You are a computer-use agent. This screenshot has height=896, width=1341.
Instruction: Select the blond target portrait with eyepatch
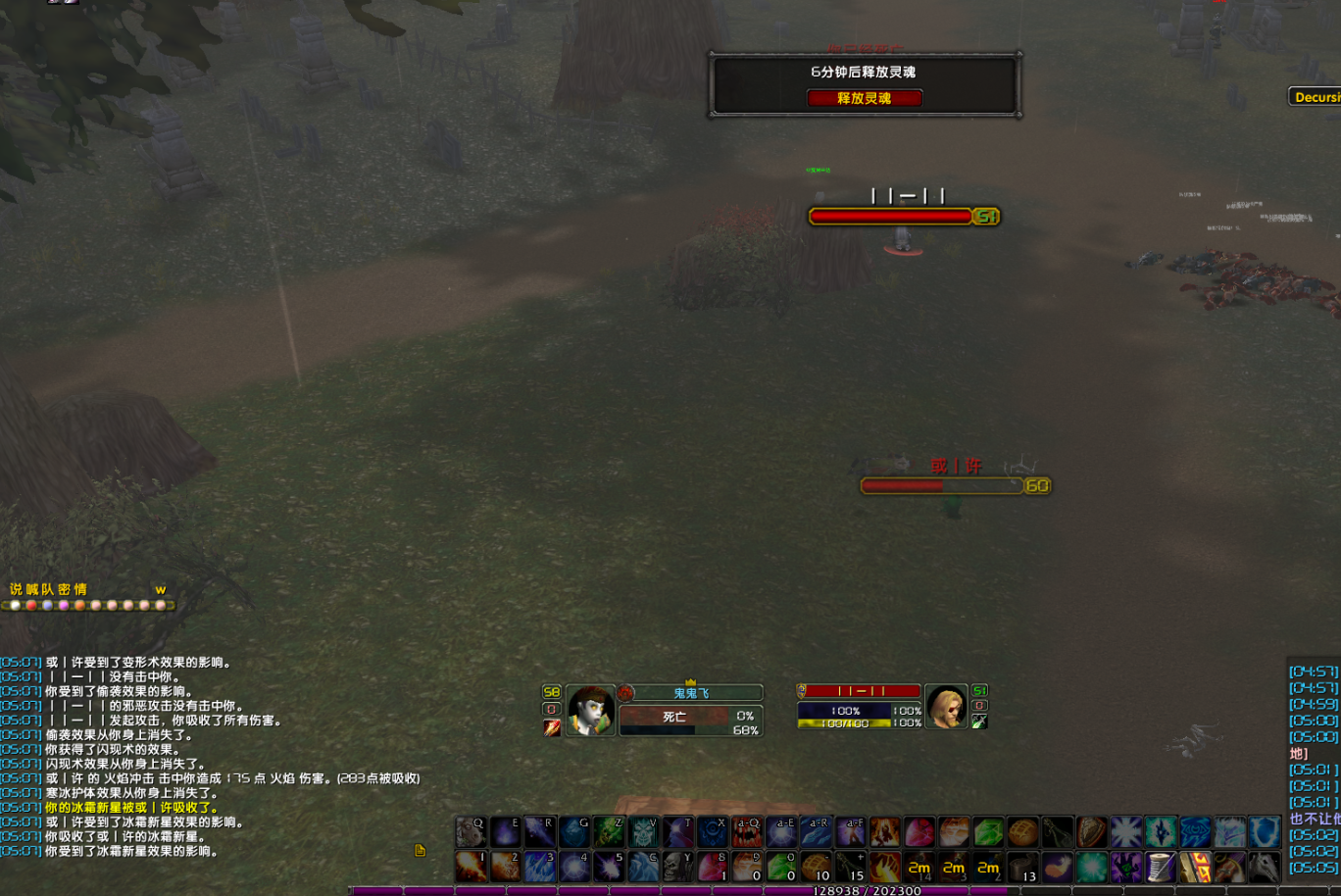[946, 708]
